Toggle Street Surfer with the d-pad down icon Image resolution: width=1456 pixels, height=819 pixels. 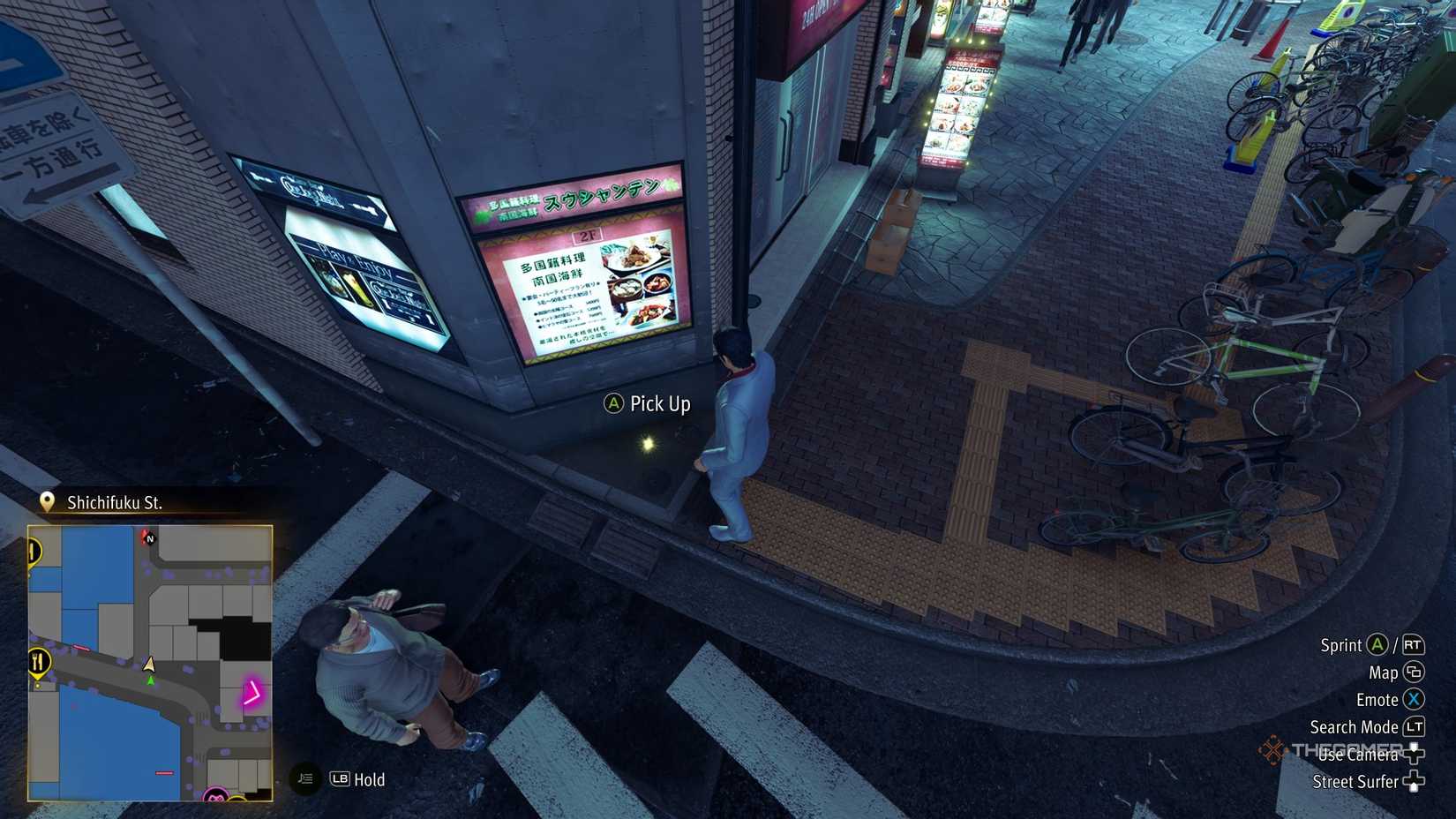(1415, 782)
